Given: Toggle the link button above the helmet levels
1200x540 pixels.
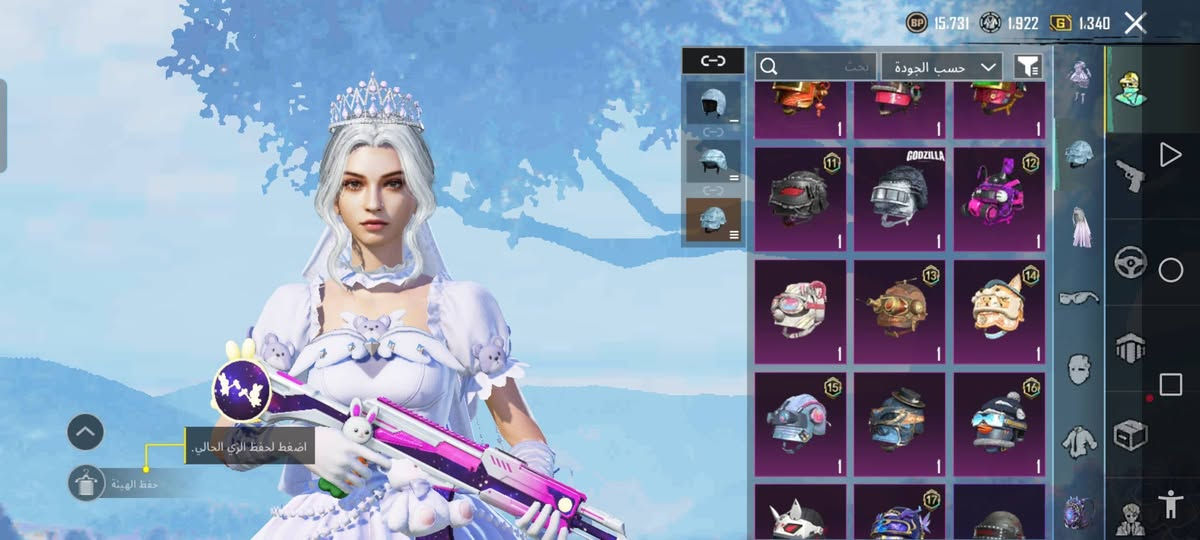Looking at the screenshot, I should pyautogui.click(x=713, y=61).
